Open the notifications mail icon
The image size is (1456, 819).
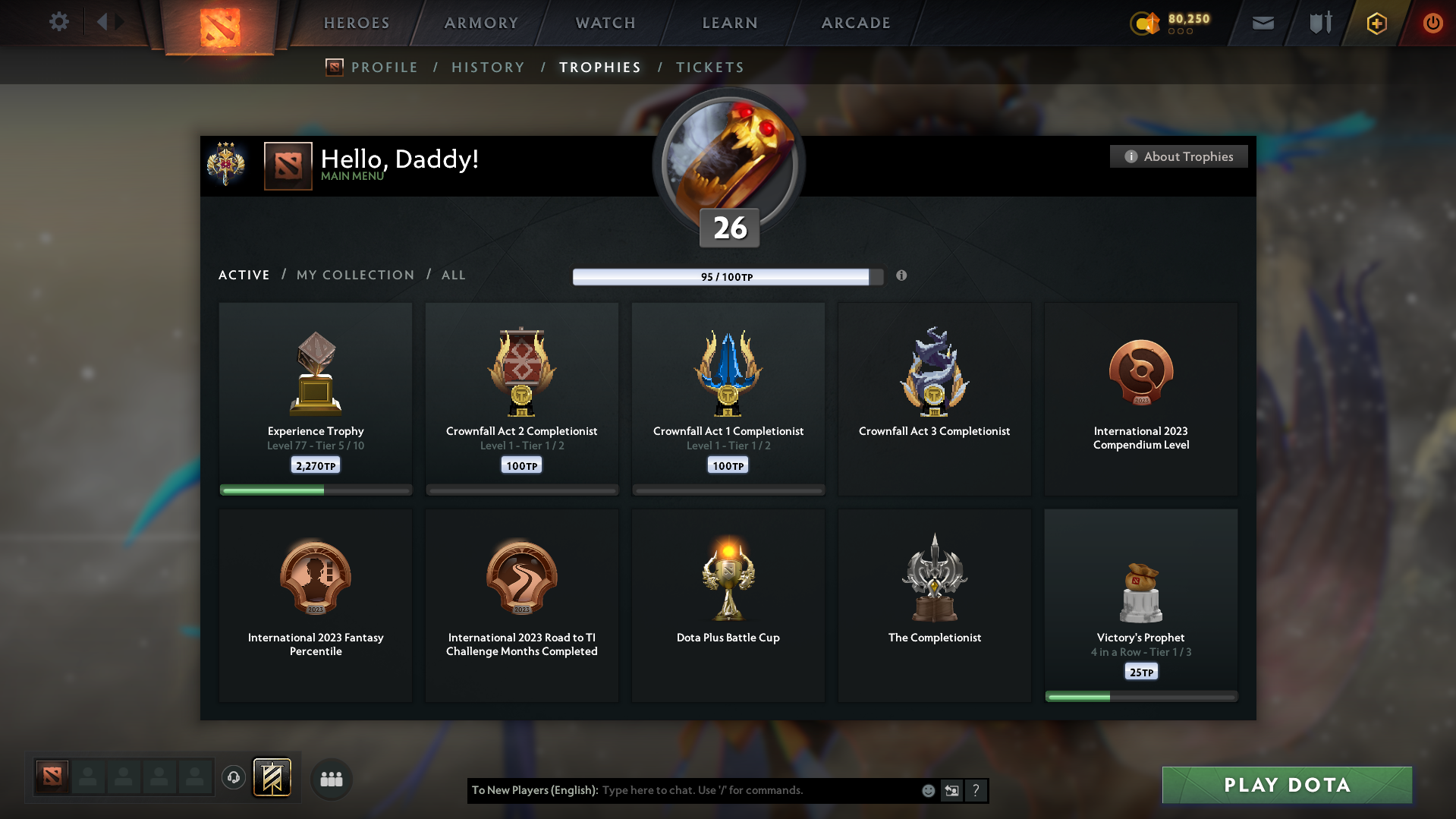point(1263,23)
